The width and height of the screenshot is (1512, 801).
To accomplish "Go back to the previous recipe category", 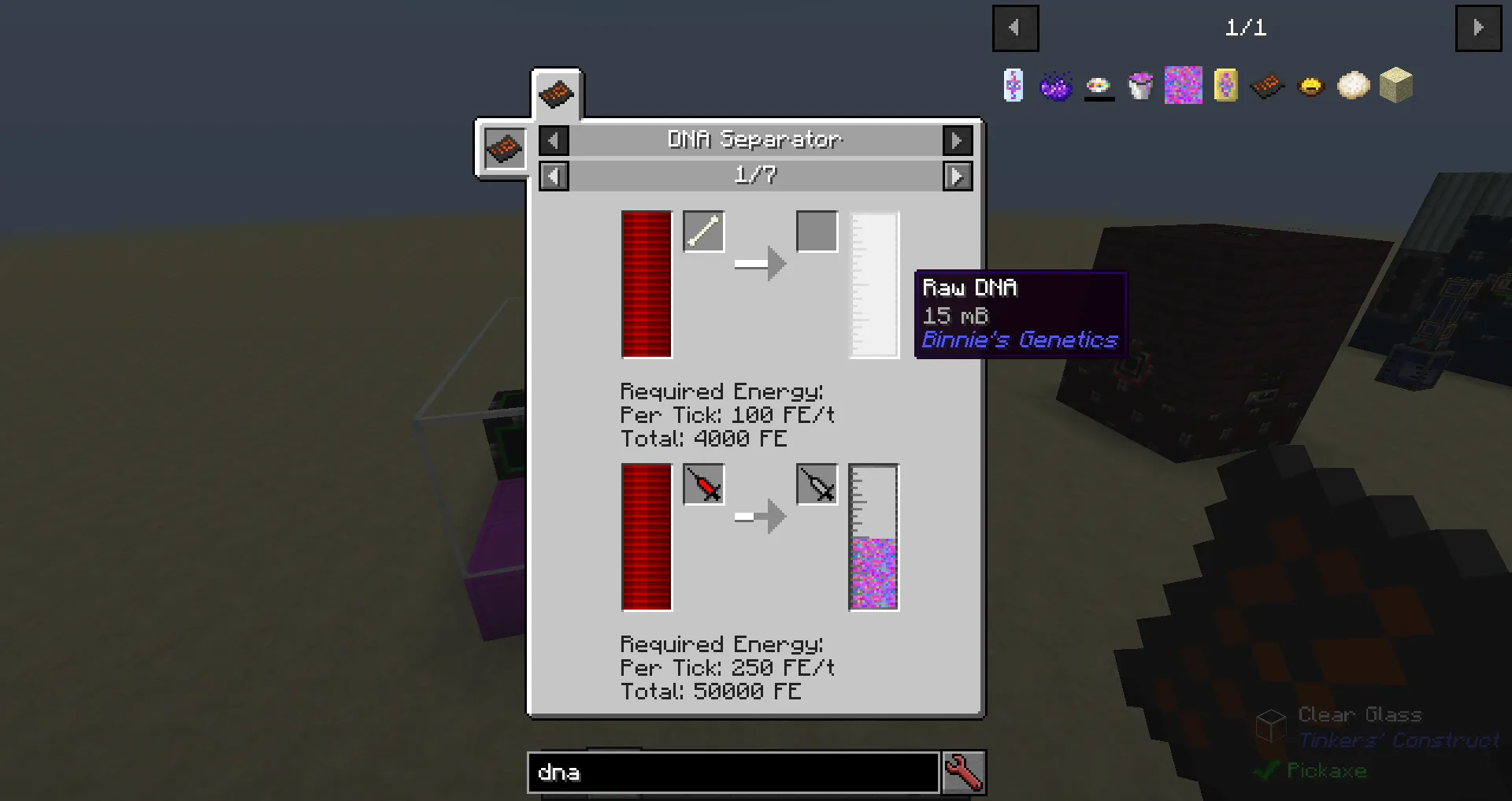I will tap(554, 140).
